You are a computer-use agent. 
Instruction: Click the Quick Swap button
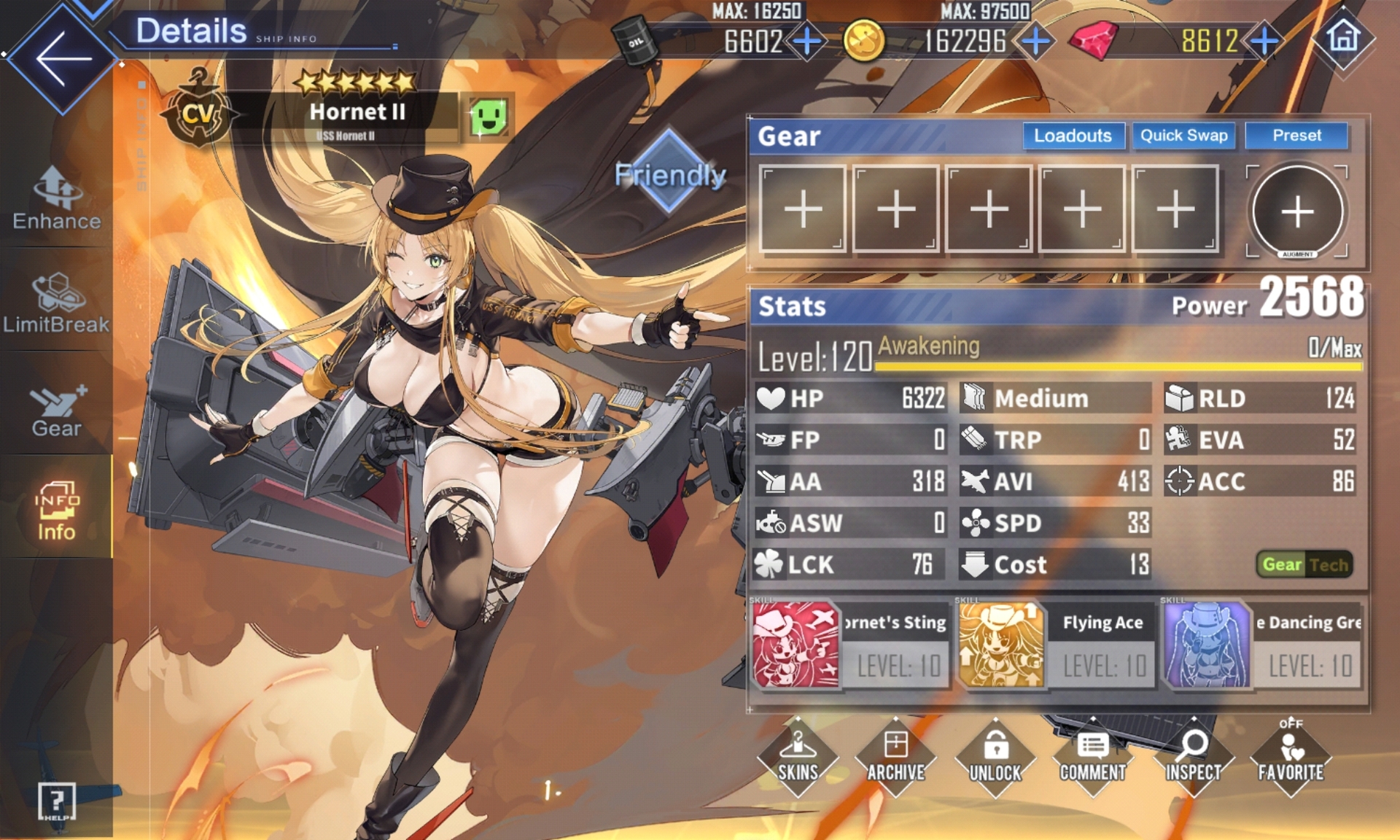[x=1183, y=136]
